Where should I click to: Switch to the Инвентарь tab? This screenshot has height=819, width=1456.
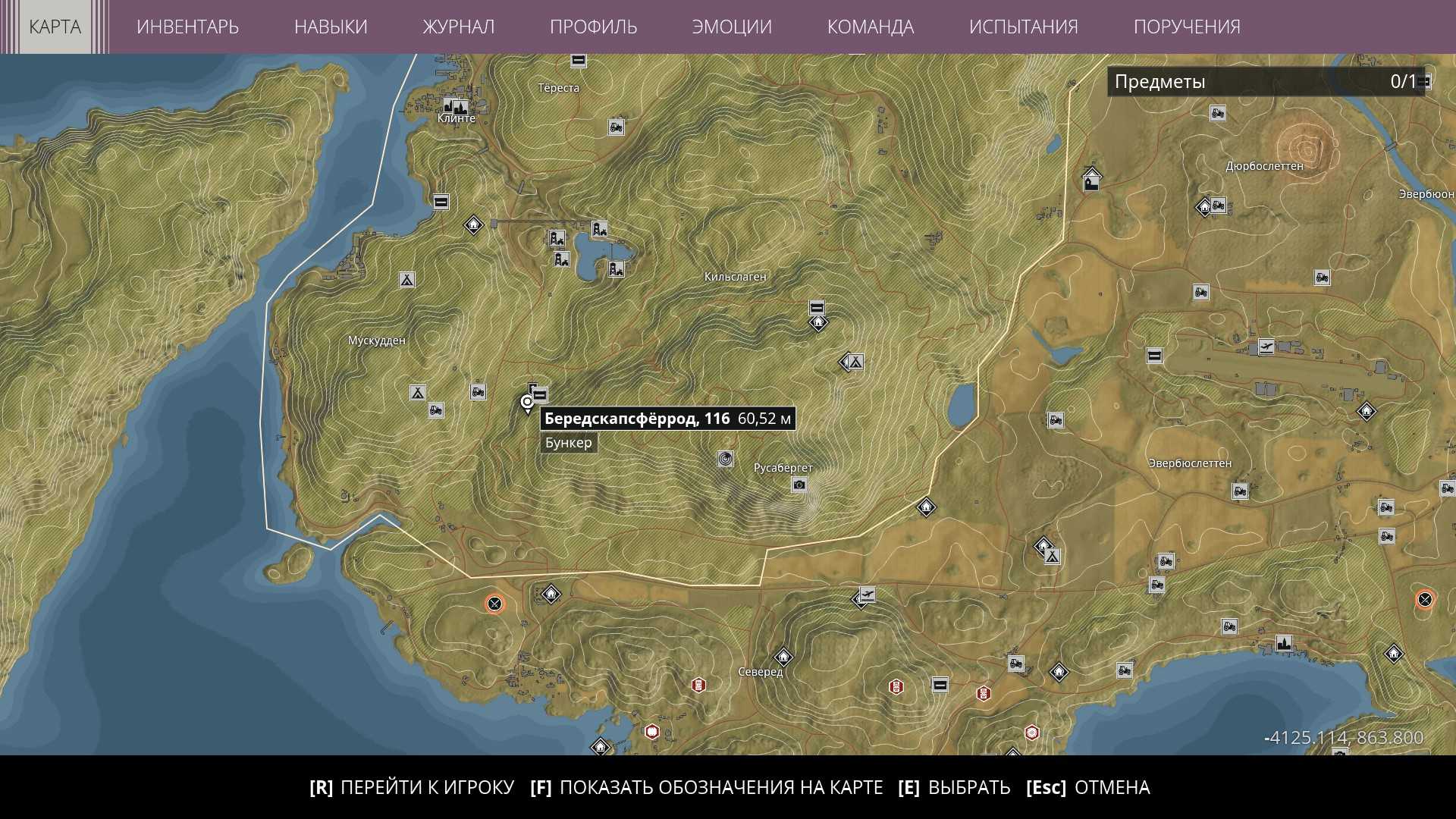(x=187, y=27)
